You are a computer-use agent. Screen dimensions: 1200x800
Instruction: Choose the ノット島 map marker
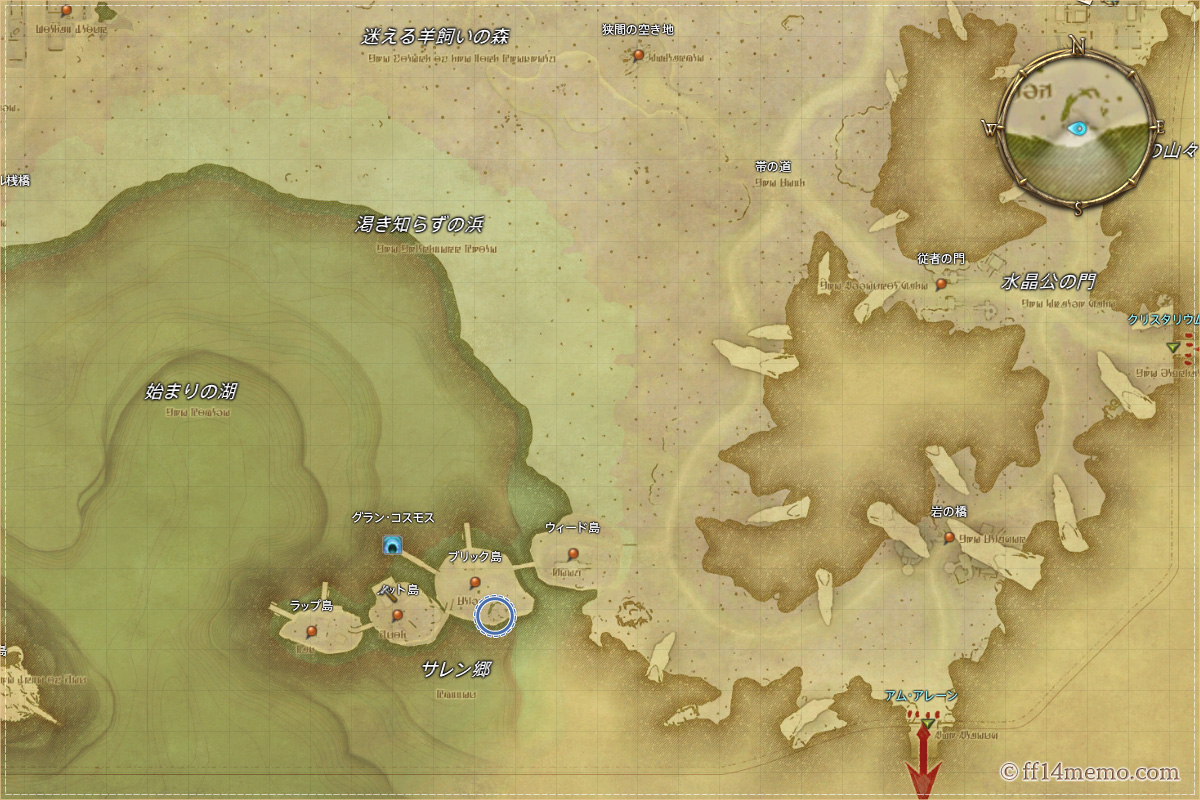coord(397,615)
